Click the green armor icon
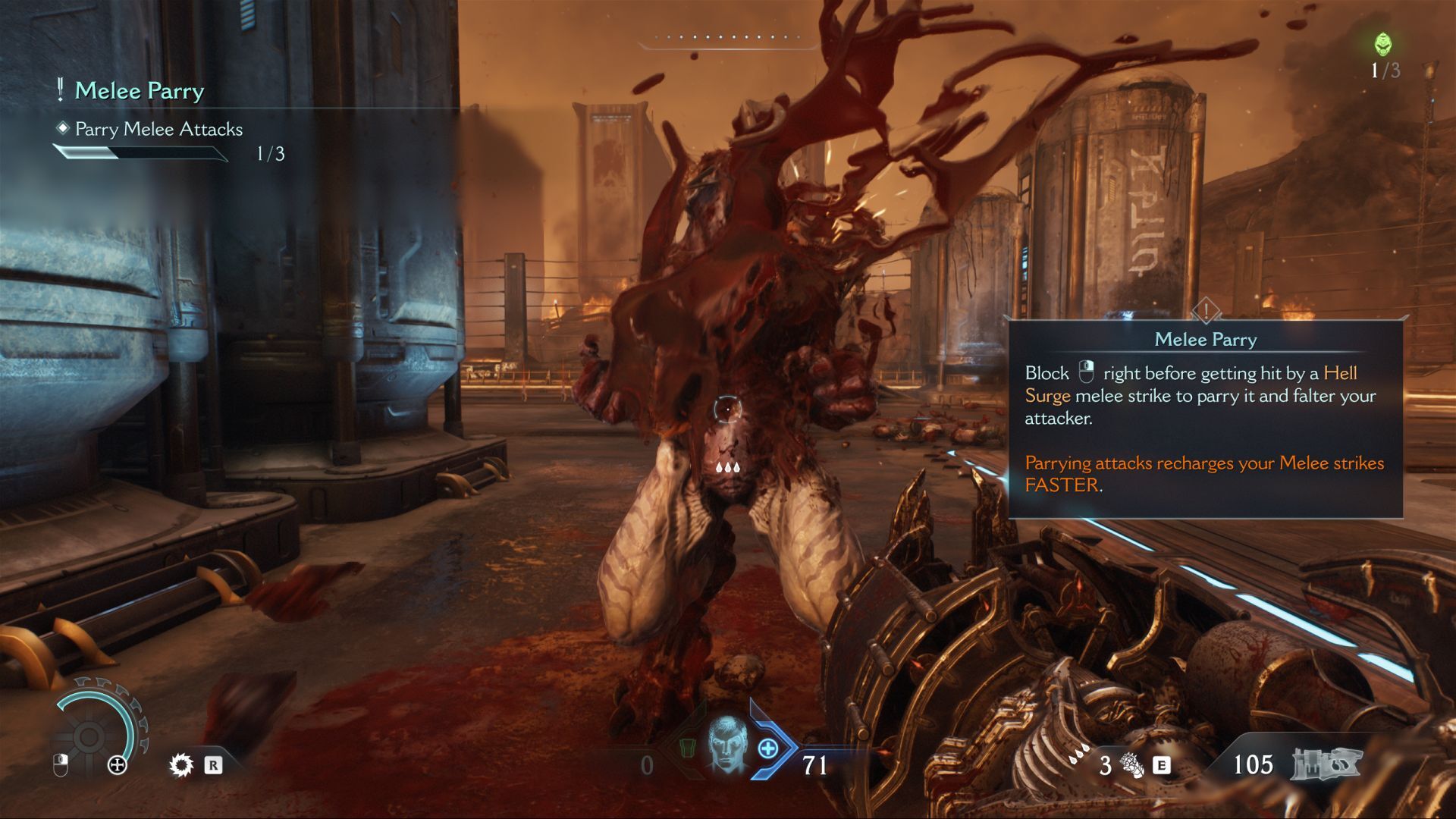This screenshot has height=819, width=1456. coord(689,750)
